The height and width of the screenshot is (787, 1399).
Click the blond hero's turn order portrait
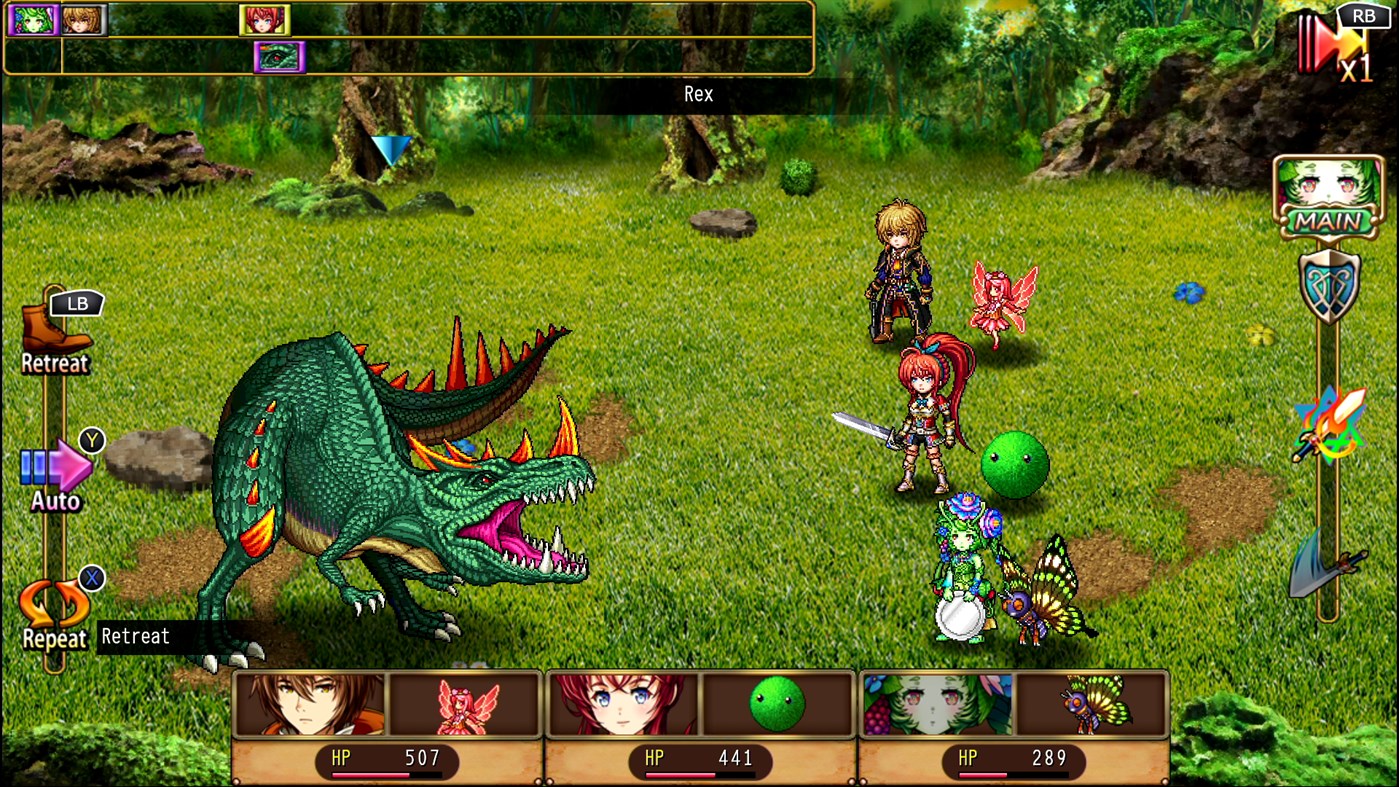coord(83,20)
